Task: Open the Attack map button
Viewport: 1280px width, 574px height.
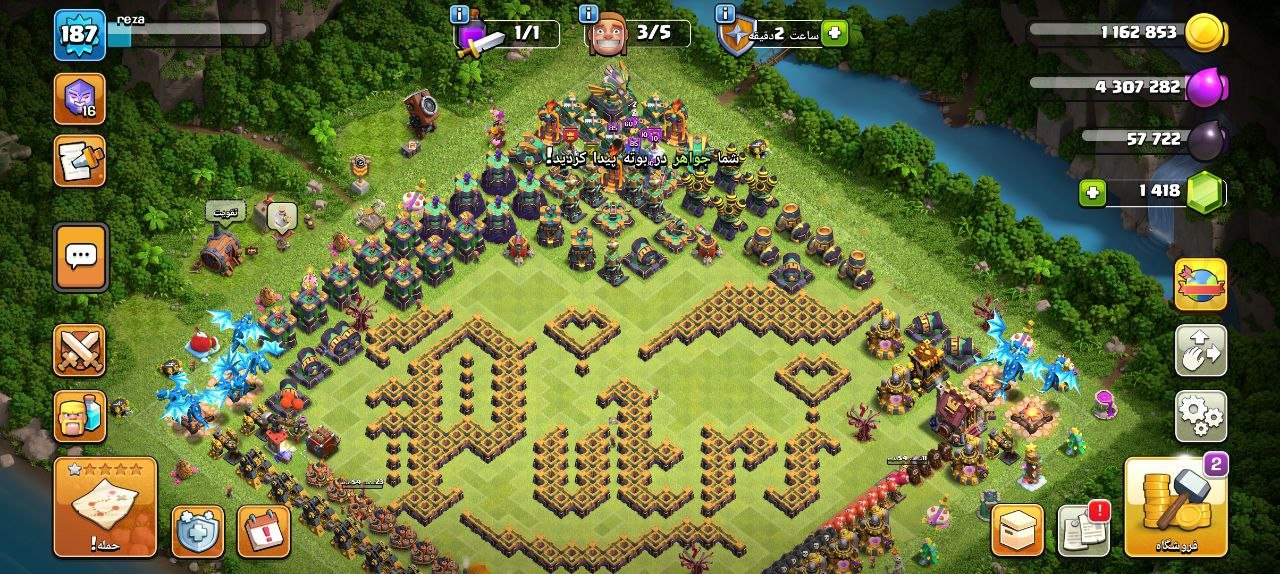Action: point(105,507)
